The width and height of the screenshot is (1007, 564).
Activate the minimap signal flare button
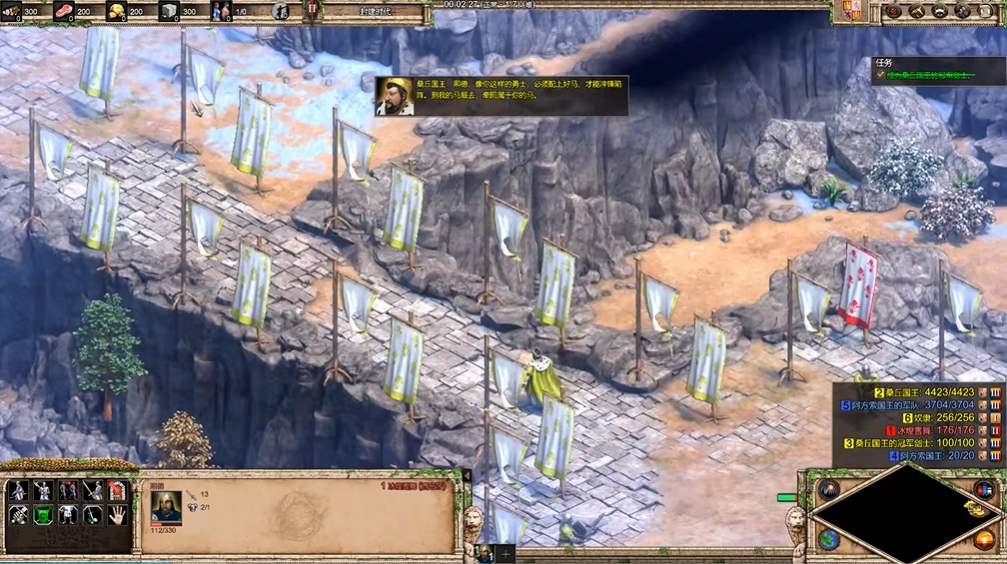pos(828,489)
